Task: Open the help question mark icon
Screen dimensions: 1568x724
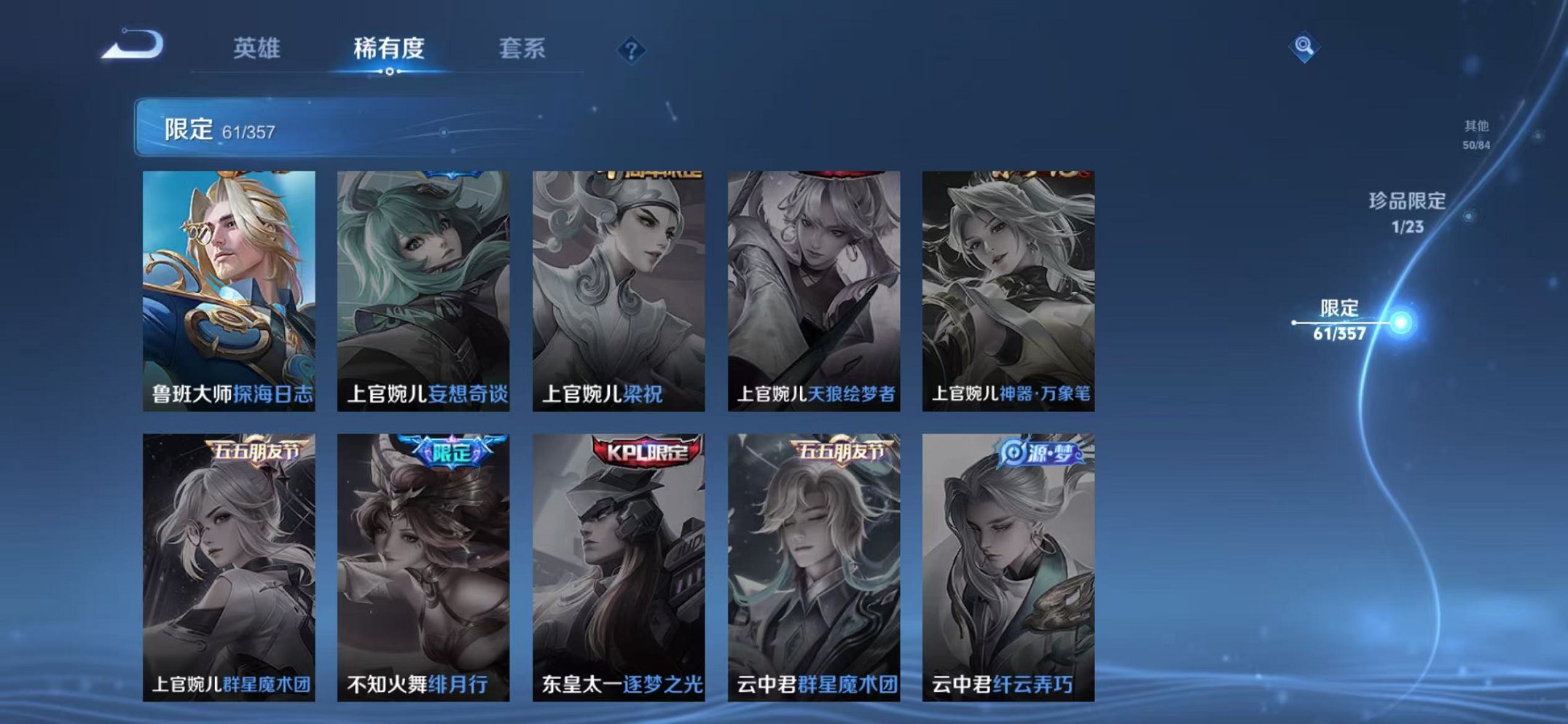Action: tap(633, 50)
